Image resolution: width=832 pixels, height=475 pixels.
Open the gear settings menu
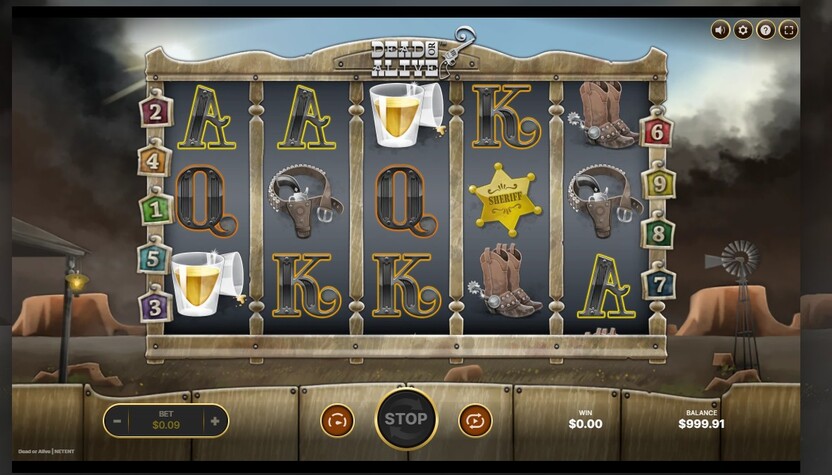point(743,30)
